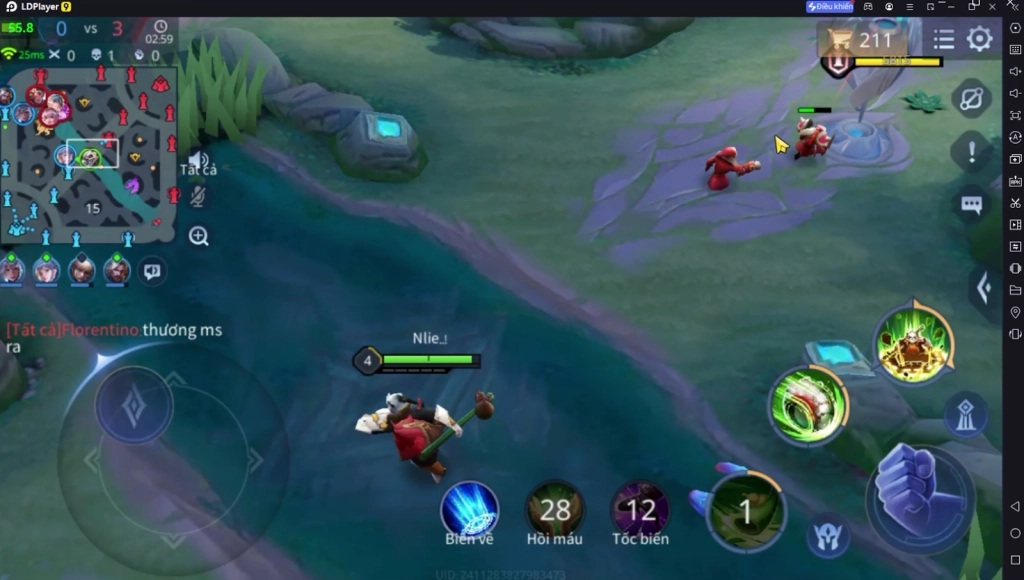Open the in-game shop showing 211 gold

point(862,40)
